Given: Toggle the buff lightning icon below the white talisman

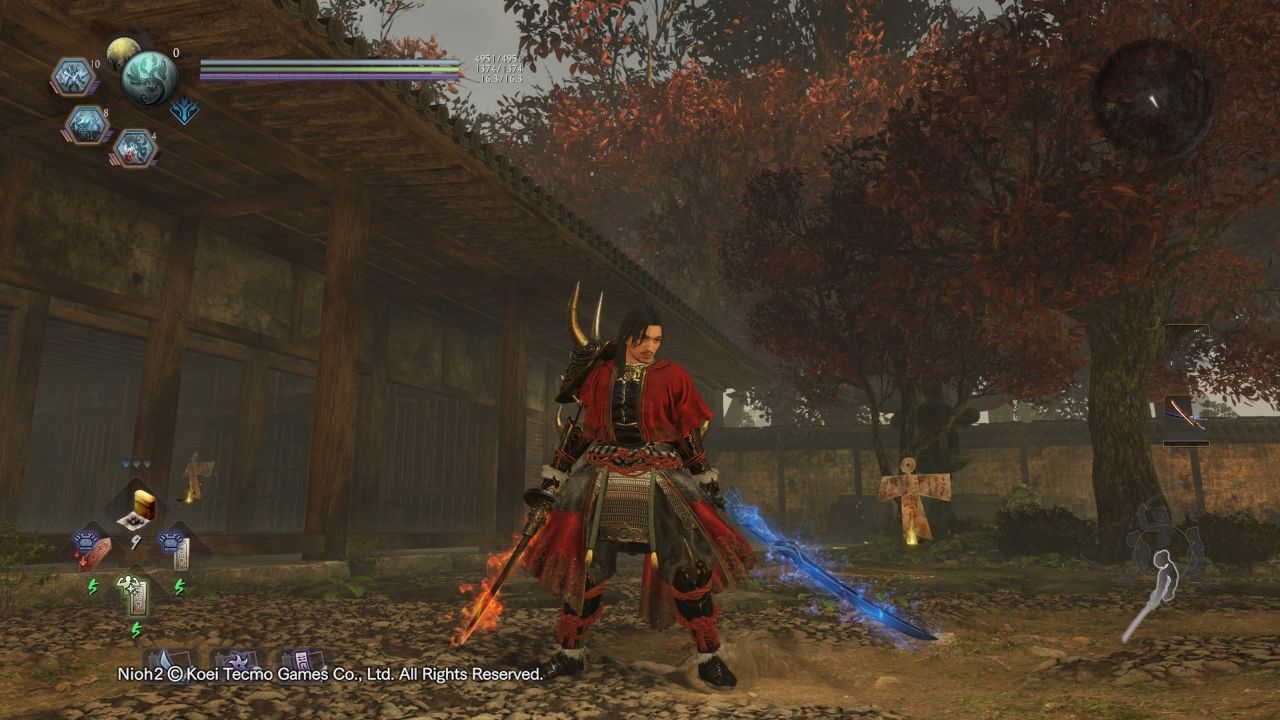Looking at the screenshot, I should (x=179, y=587).
